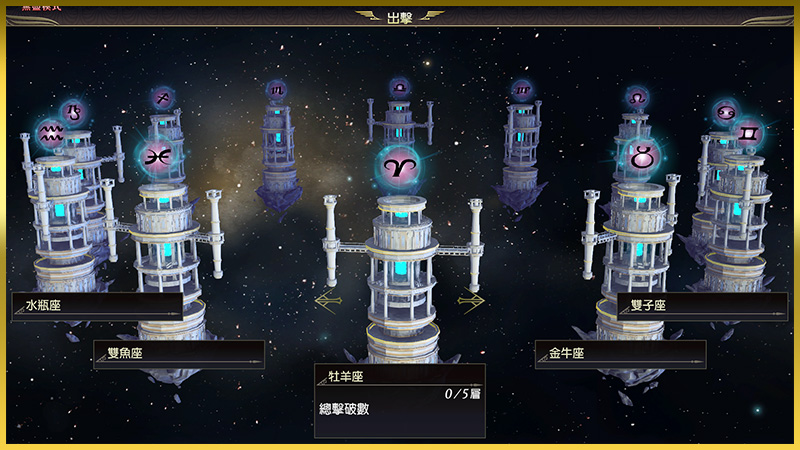Screen dimensions: 800x450
Task: Select the Taurus symbol orb
Action: (641, 156)
